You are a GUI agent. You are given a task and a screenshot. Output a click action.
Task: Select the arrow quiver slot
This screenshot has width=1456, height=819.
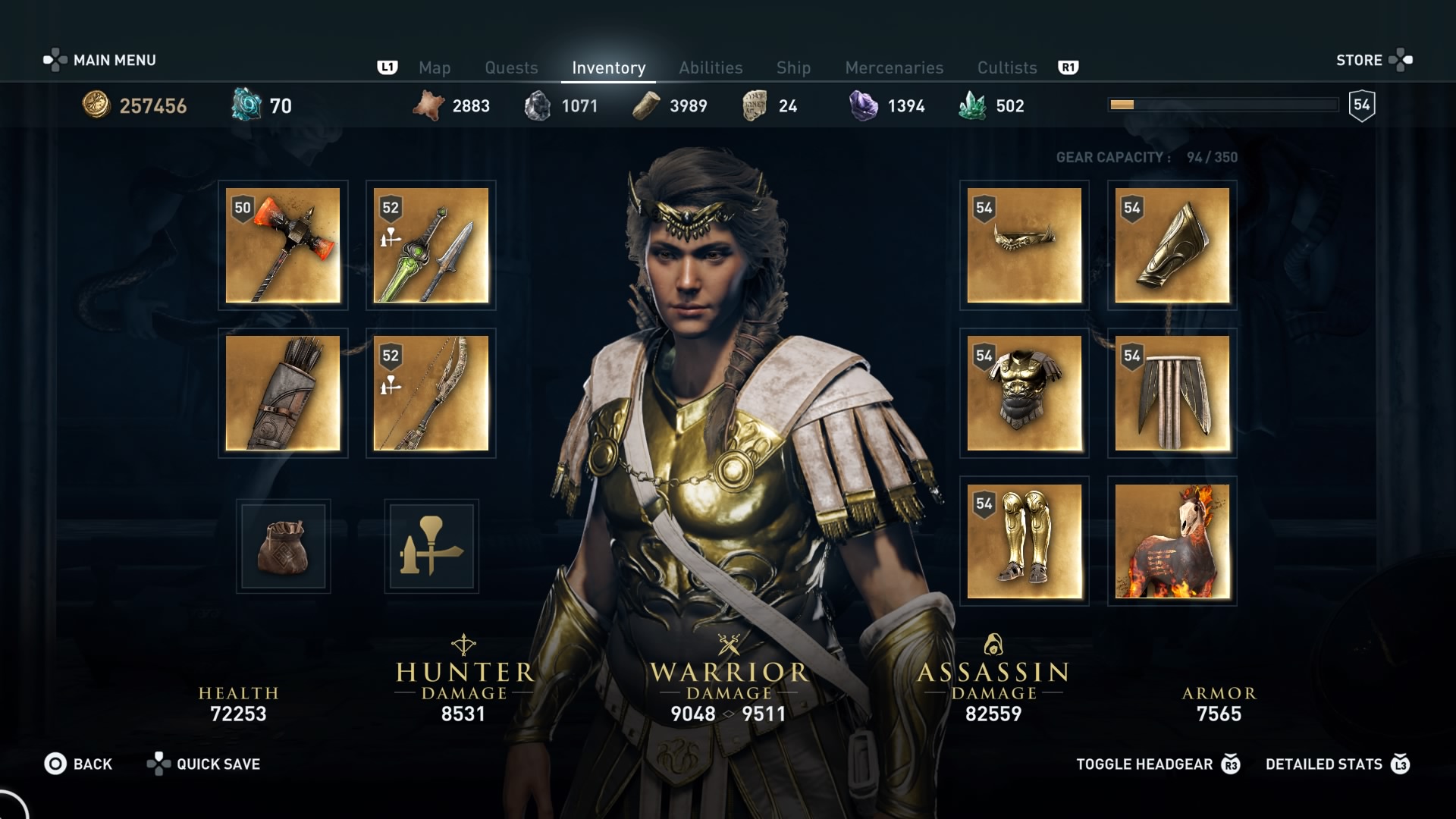[x=283, y=393]
